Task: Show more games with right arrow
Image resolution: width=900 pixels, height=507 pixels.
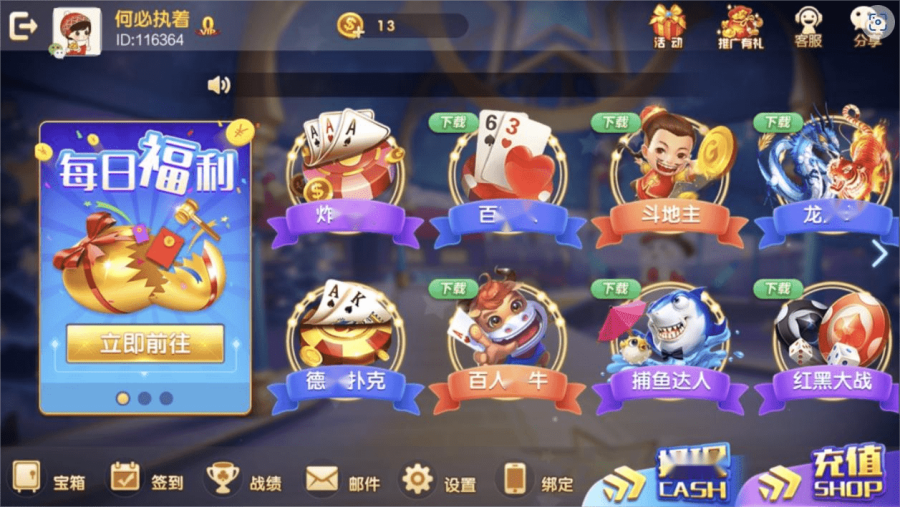Action: 879,254
